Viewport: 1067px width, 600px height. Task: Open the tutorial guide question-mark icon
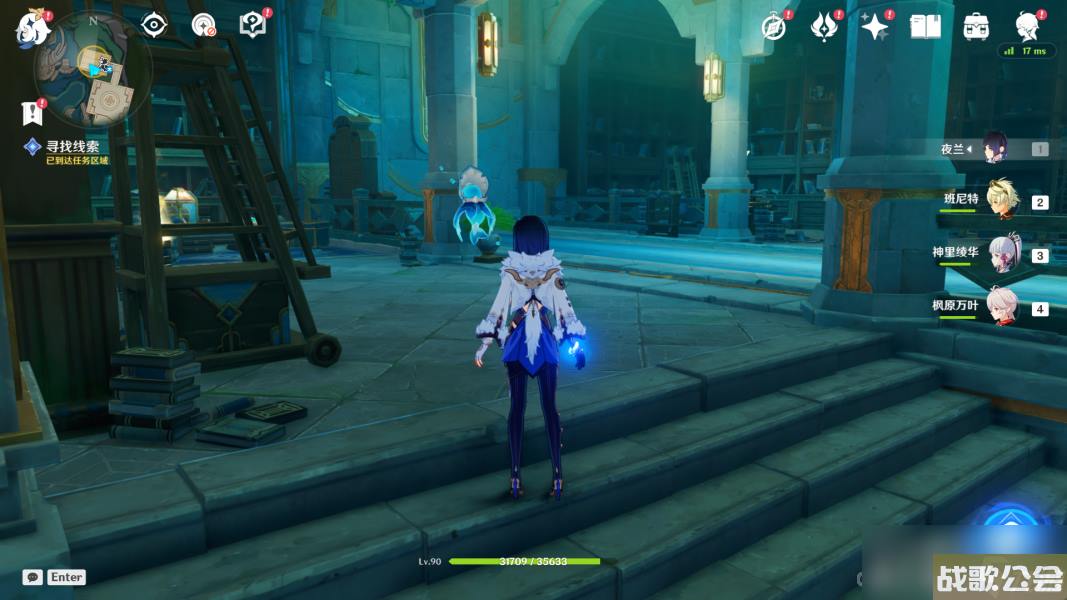click(253, 25)
